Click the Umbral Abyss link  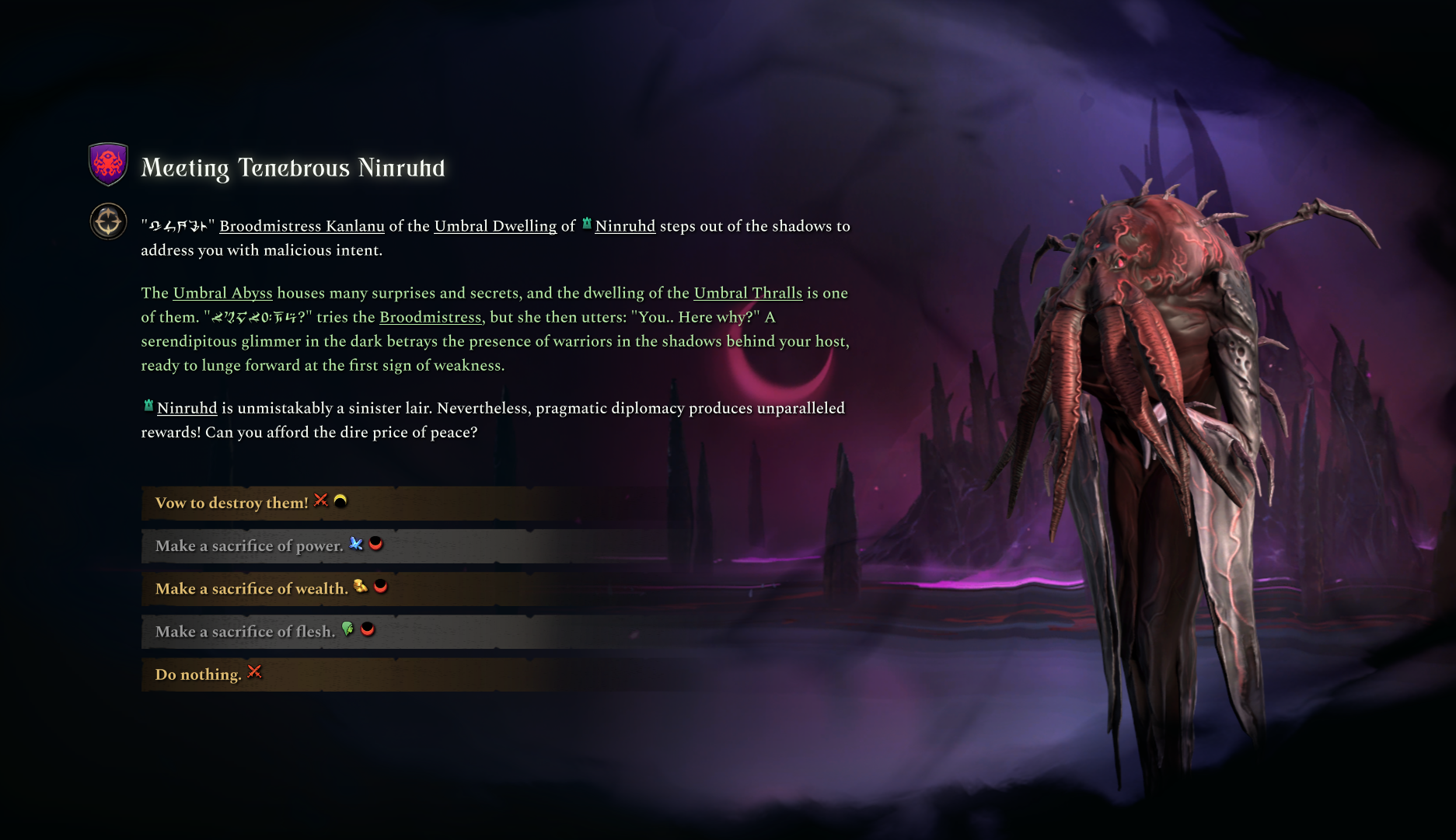point(222,293)
